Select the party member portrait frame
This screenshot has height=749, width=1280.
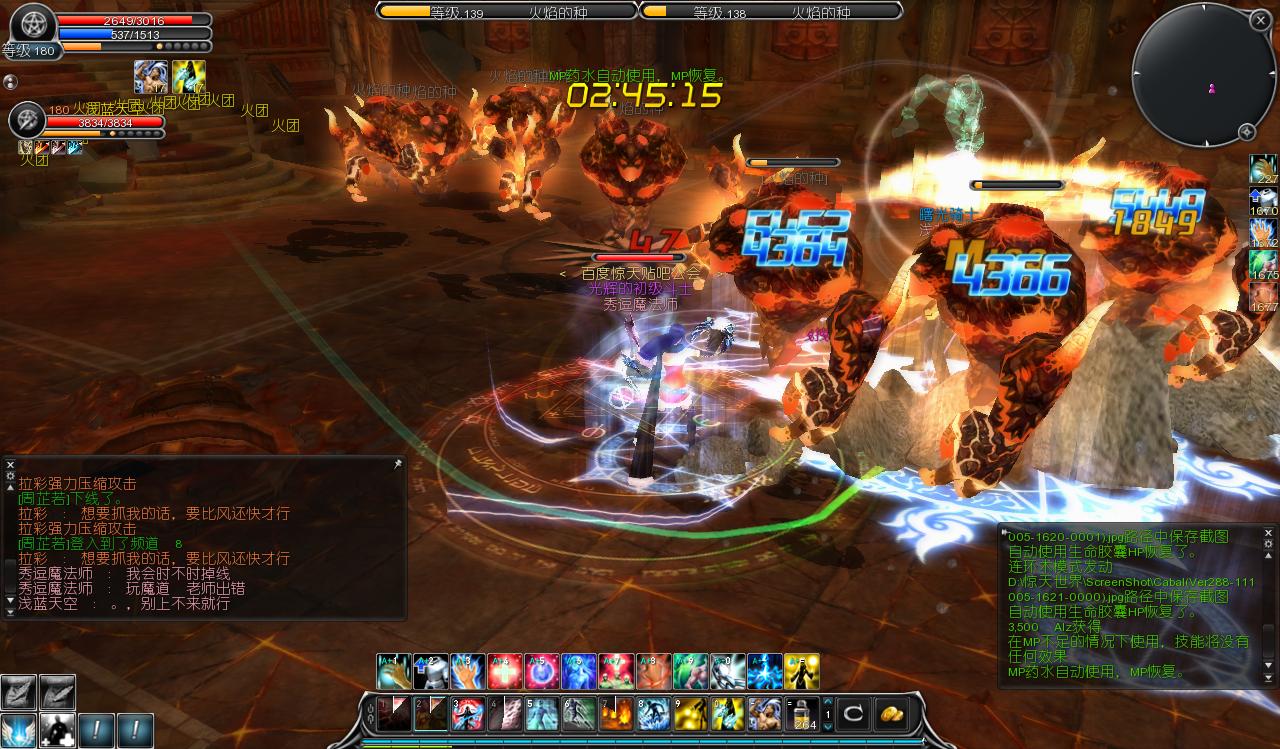click(x=27, y=121)
